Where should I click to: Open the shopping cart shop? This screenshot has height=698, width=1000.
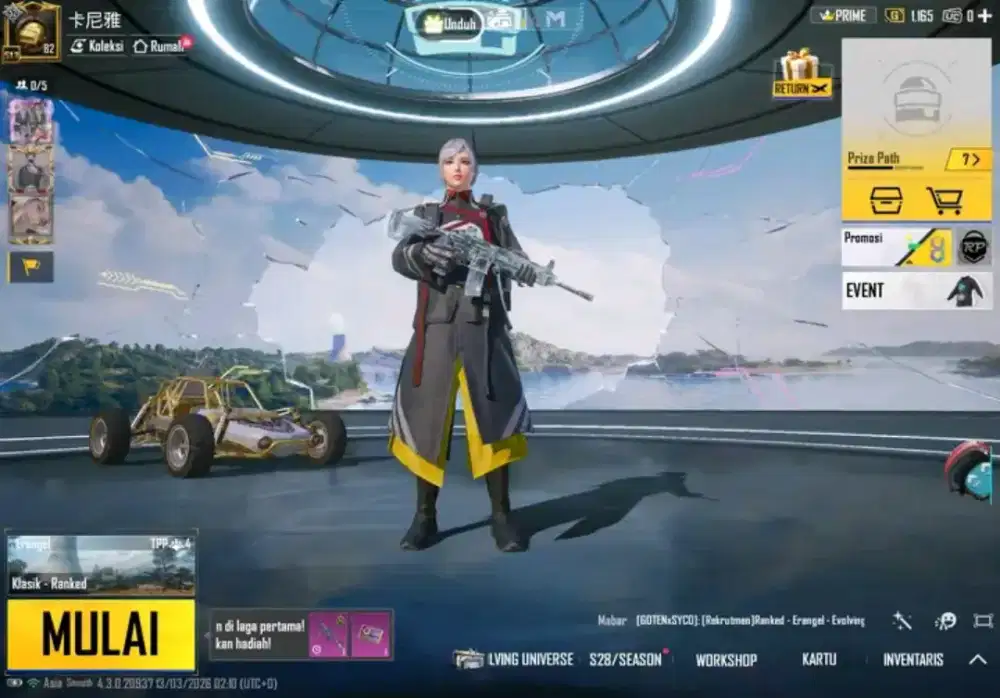coord(944,200)
